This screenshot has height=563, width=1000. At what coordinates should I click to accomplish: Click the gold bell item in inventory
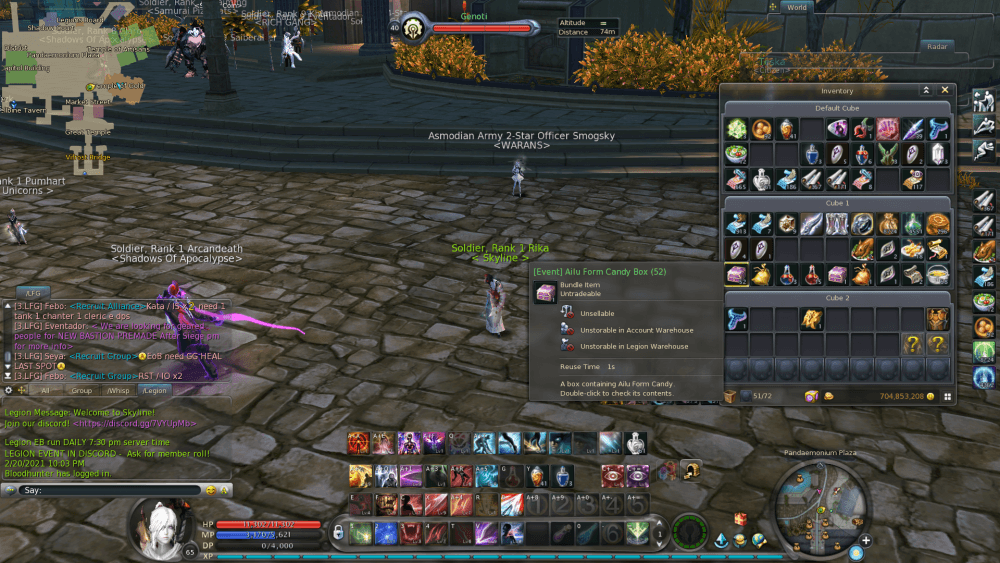click(761, 275)
